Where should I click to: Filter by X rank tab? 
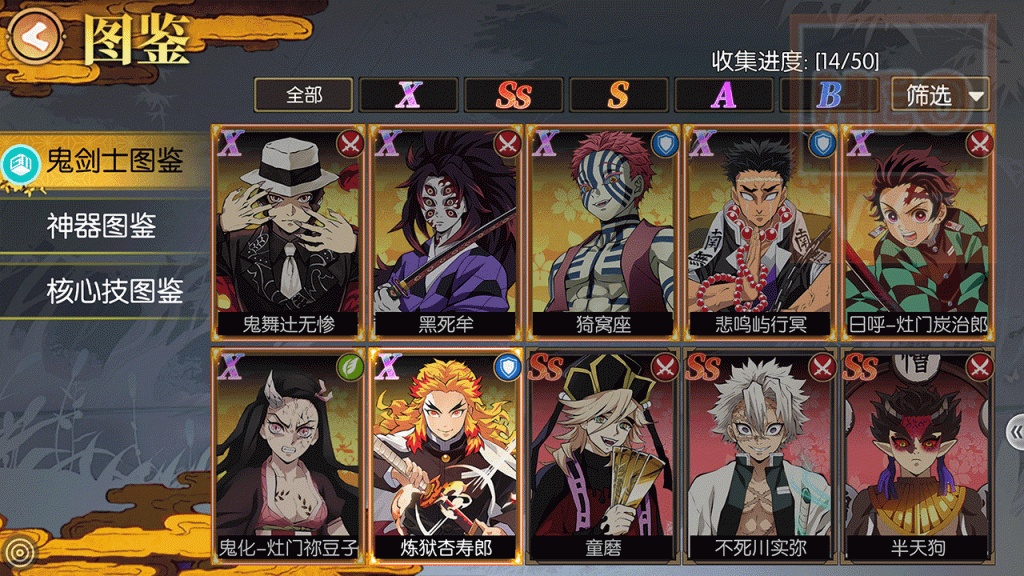point(408,95)
